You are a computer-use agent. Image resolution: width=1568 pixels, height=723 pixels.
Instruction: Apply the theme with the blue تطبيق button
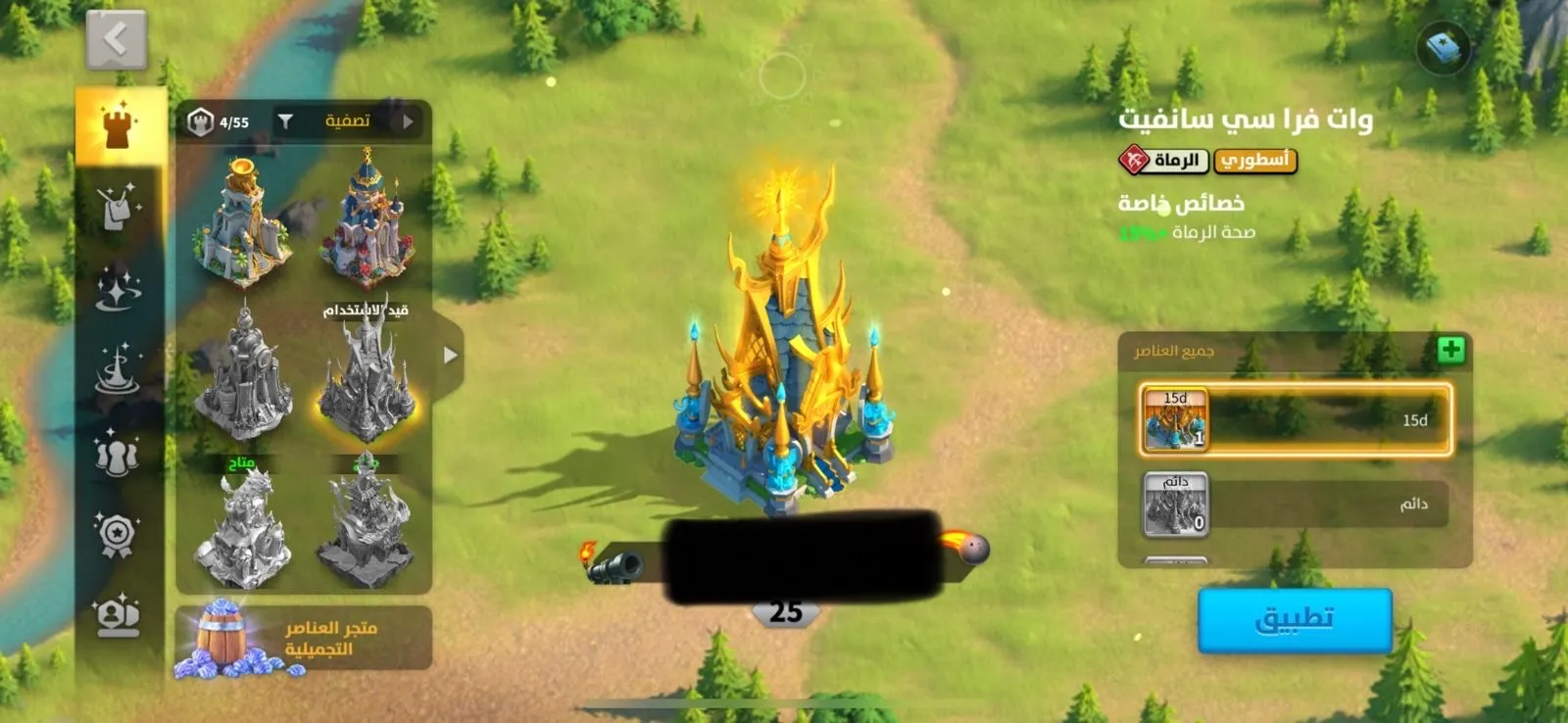[x=1295, y=619]
